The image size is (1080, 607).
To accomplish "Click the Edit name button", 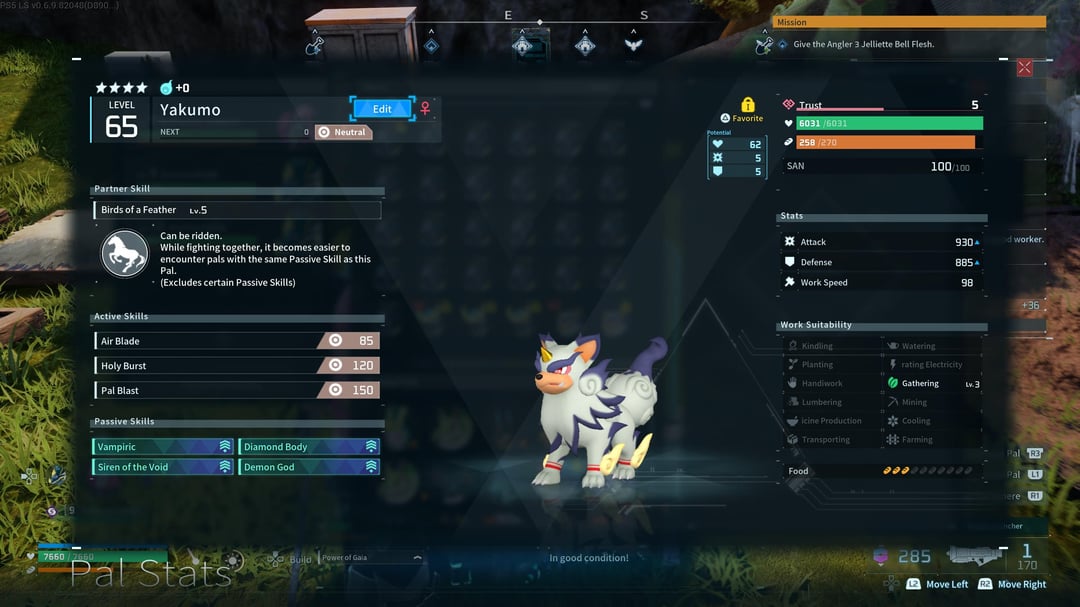I will [x=382, y=108].
